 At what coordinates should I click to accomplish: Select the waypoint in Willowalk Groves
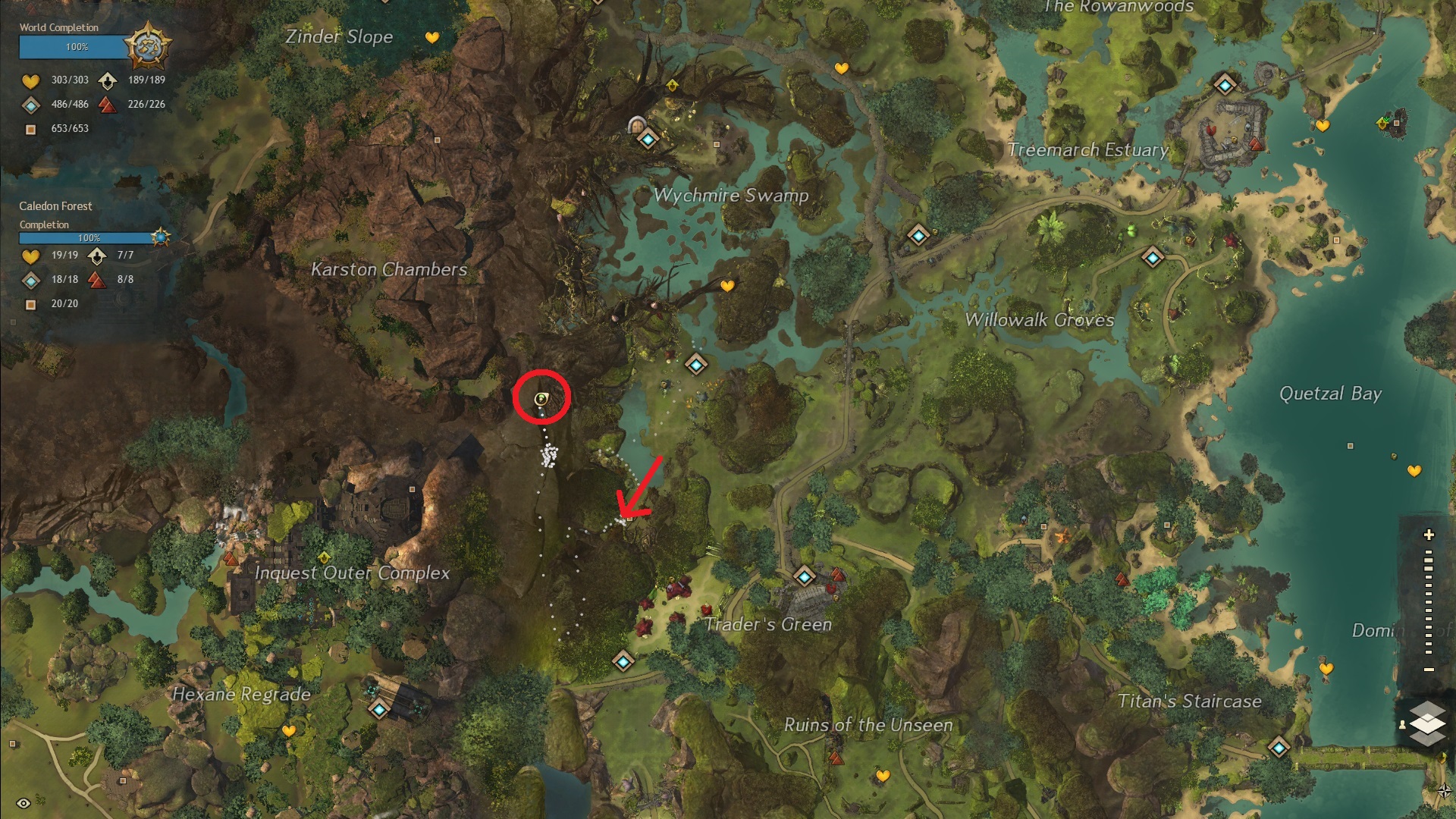coord(1153,258)
